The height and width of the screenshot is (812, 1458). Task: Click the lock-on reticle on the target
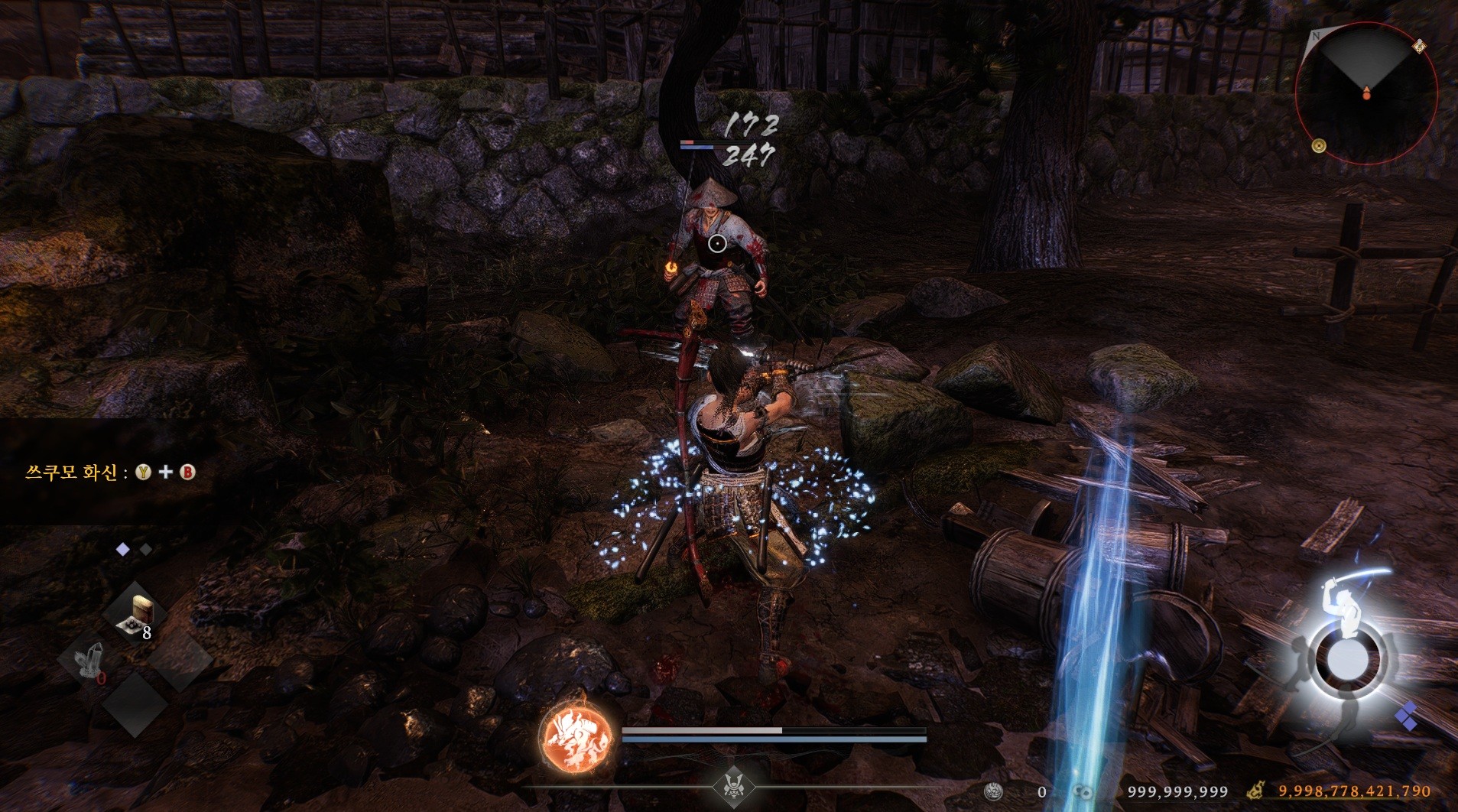pyautogui.click(x=717, y=243)
